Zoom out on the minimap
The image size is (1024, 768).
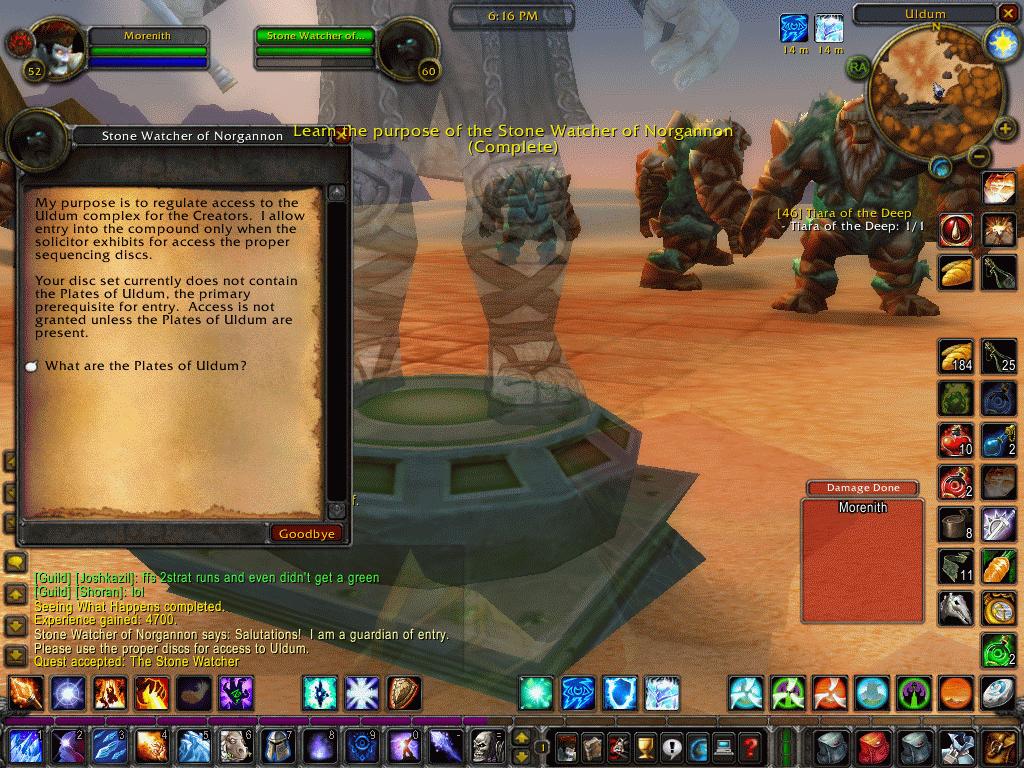979,156
